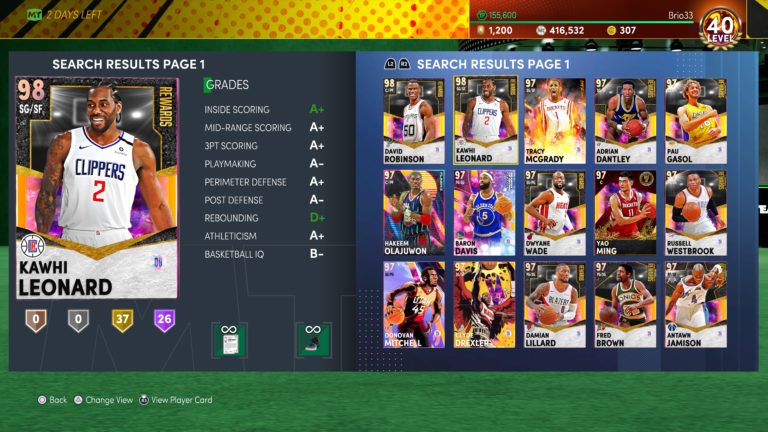Open the infinite contract card icon
Screen dimensions: 768x432
[x=229, y=339]
